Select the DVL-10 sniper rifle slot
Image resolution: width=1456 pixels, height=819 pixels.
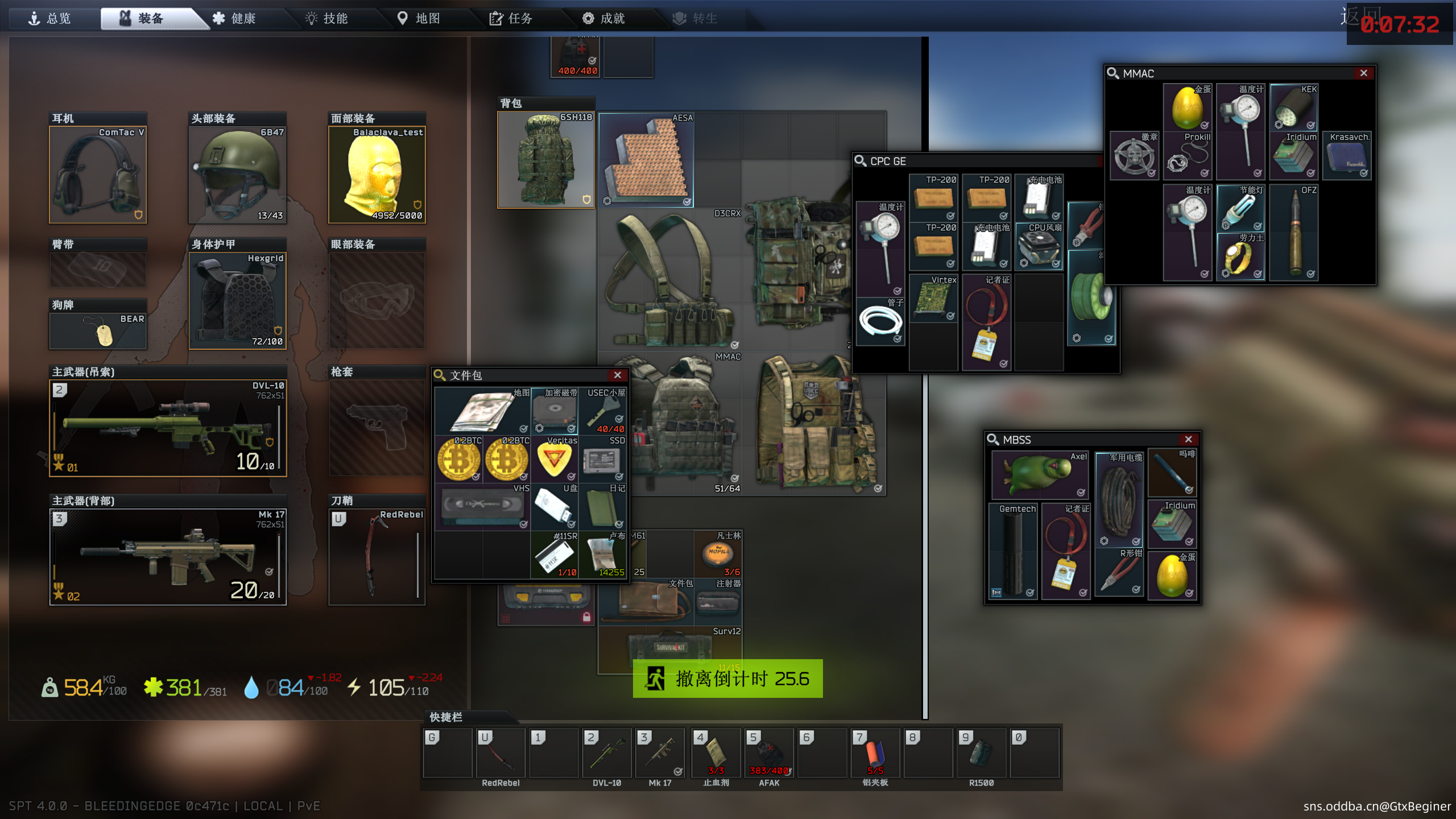coord(168,428)
